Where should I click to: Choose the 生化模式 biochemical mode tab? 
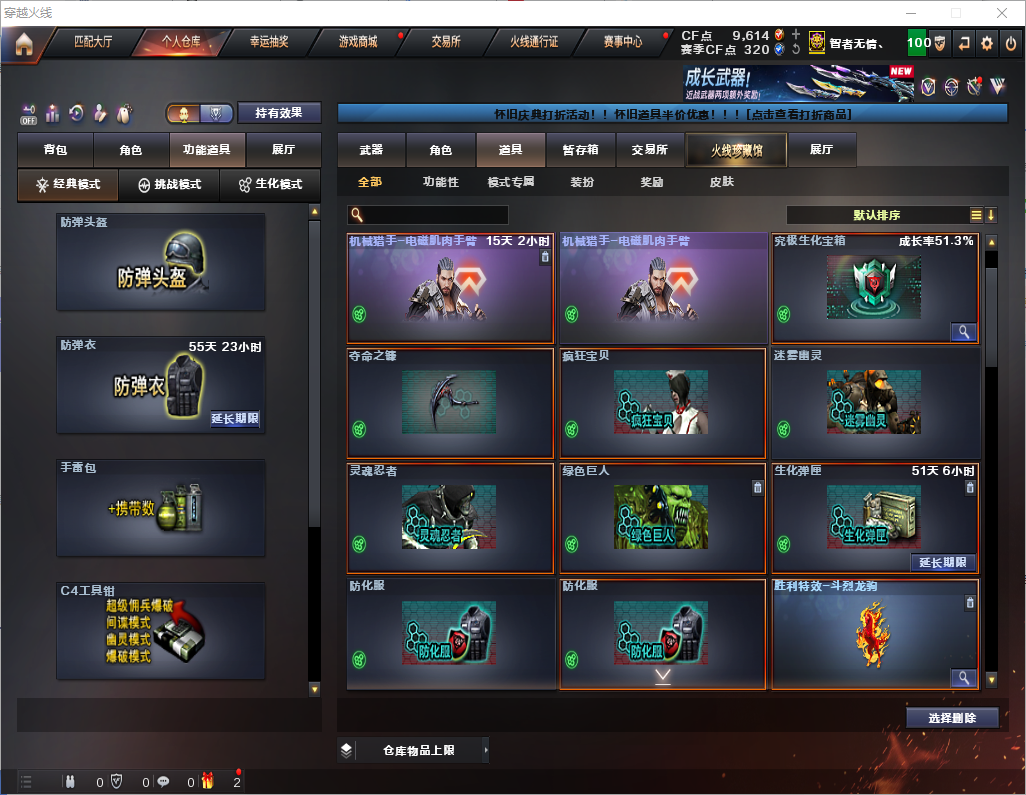coord(269,185)
